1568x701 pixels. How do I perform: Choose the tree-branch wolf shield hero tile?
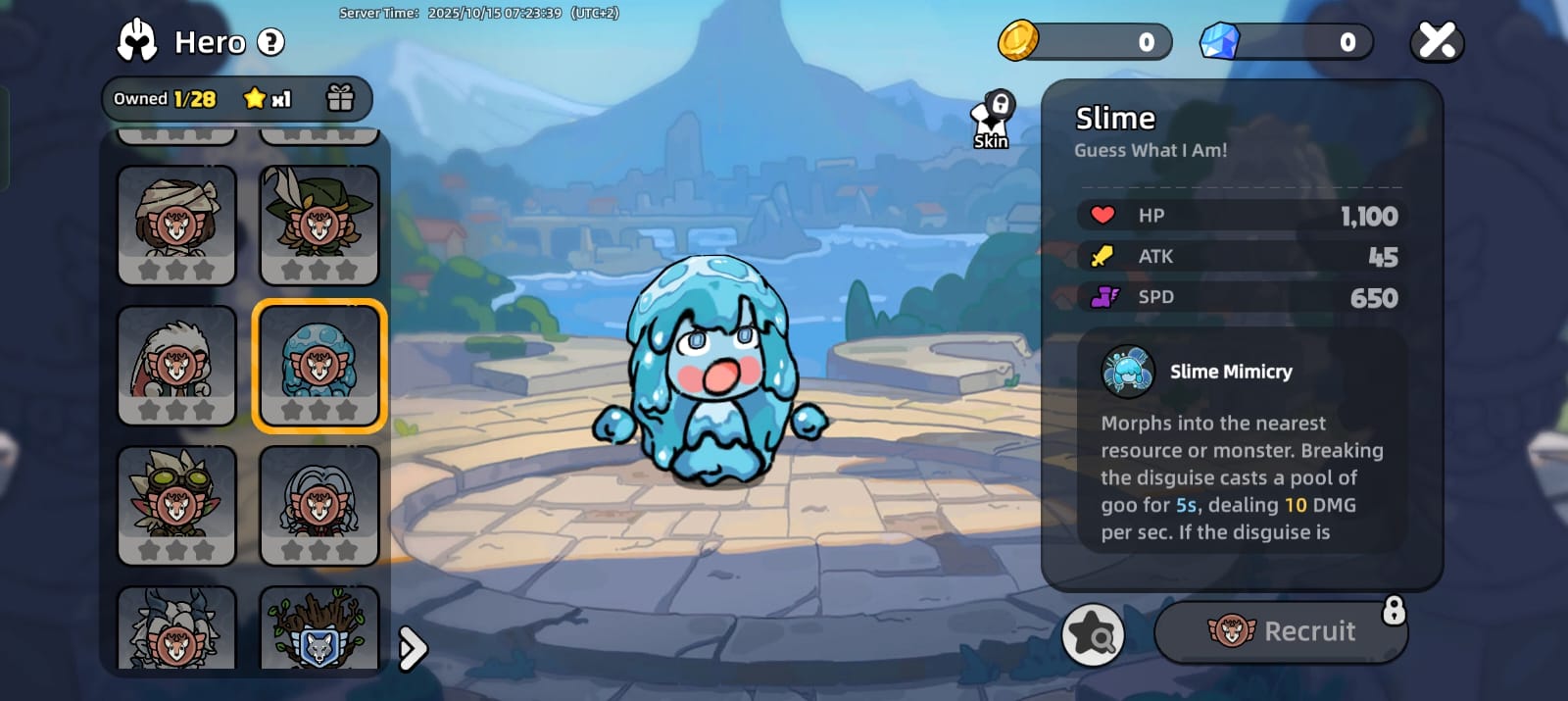(x=318, y=629)
